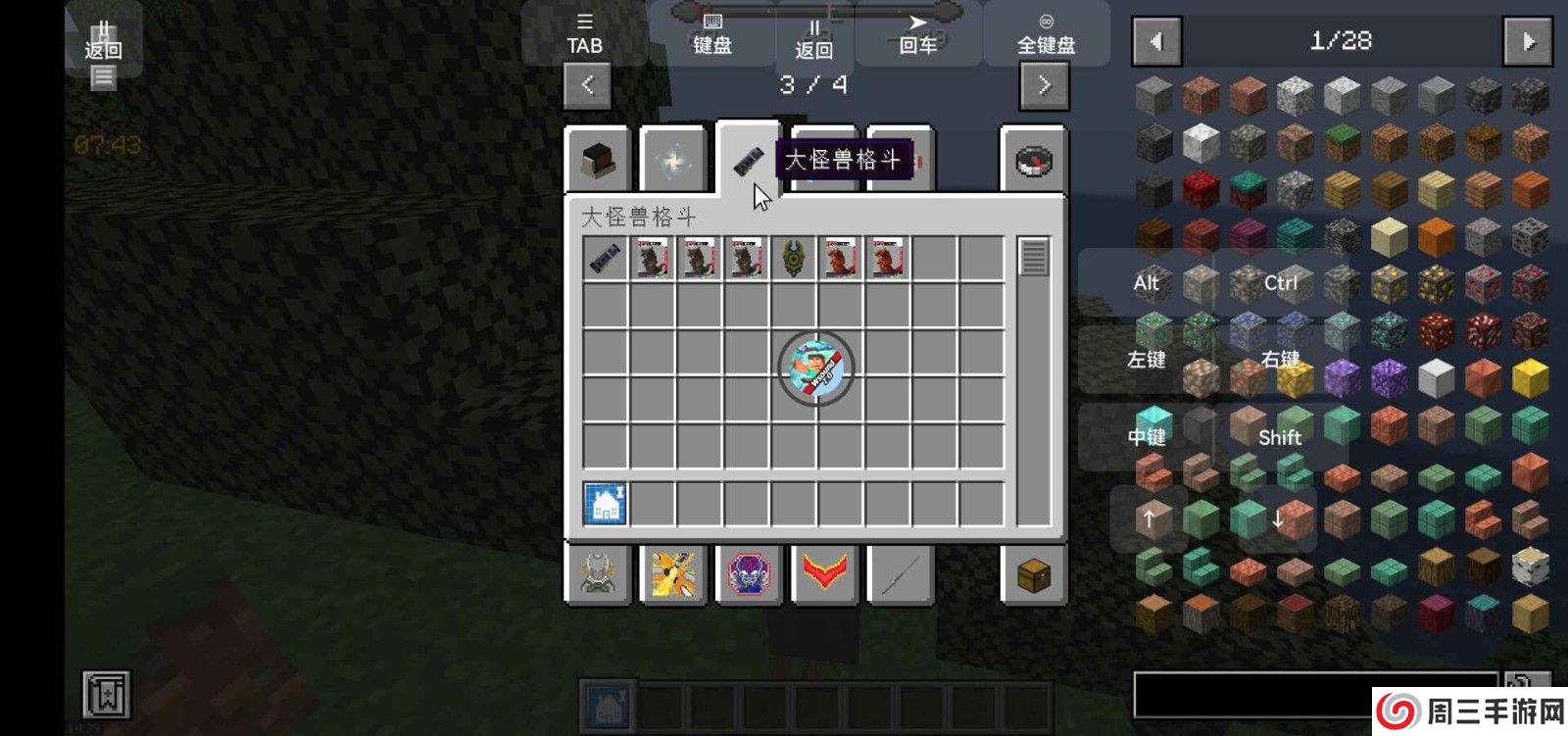Tap the Shift overlay key

tap(1279, 437)
